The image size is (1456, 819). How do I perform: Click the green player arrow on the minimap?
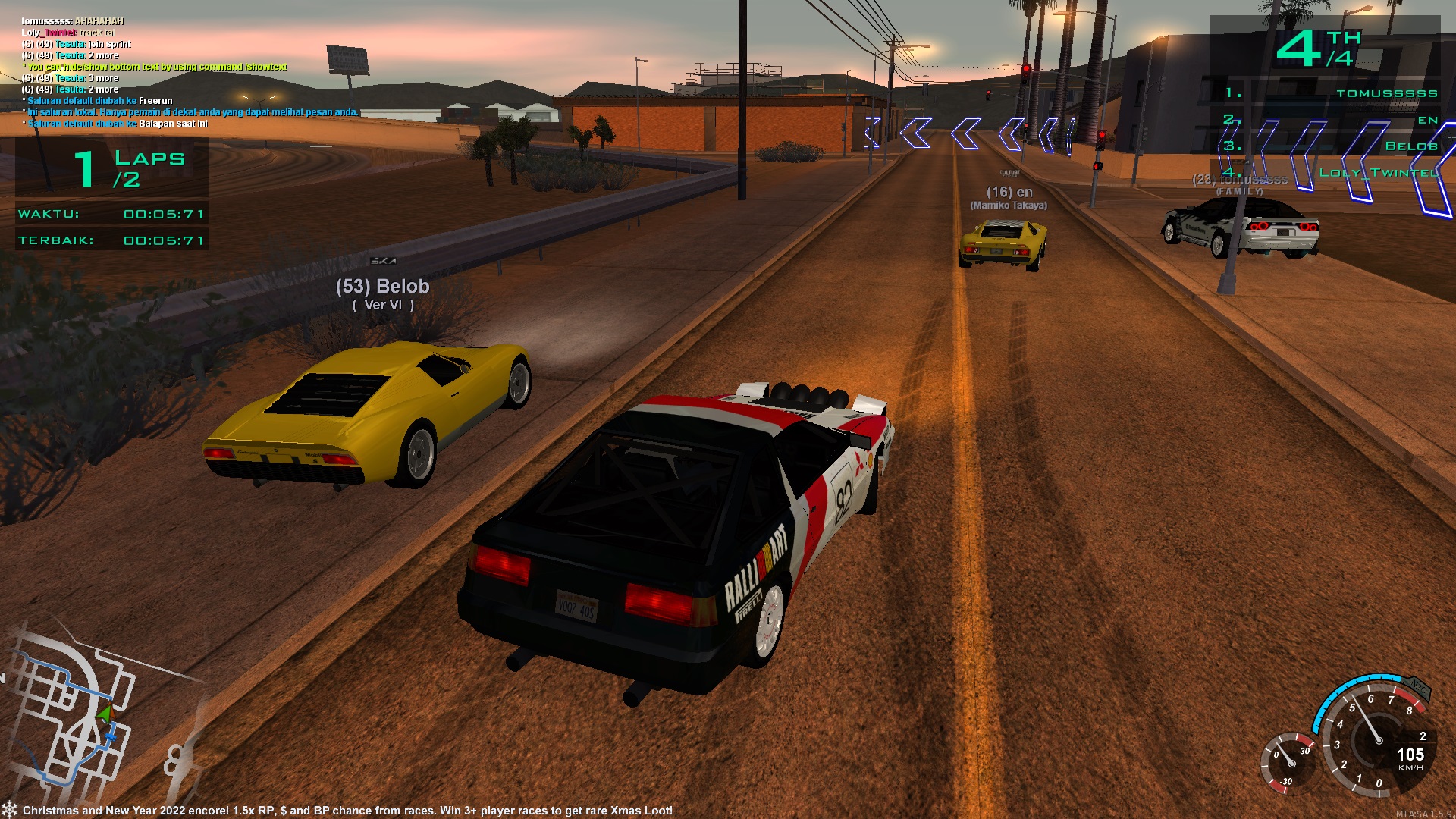click(x=105, y=713)
